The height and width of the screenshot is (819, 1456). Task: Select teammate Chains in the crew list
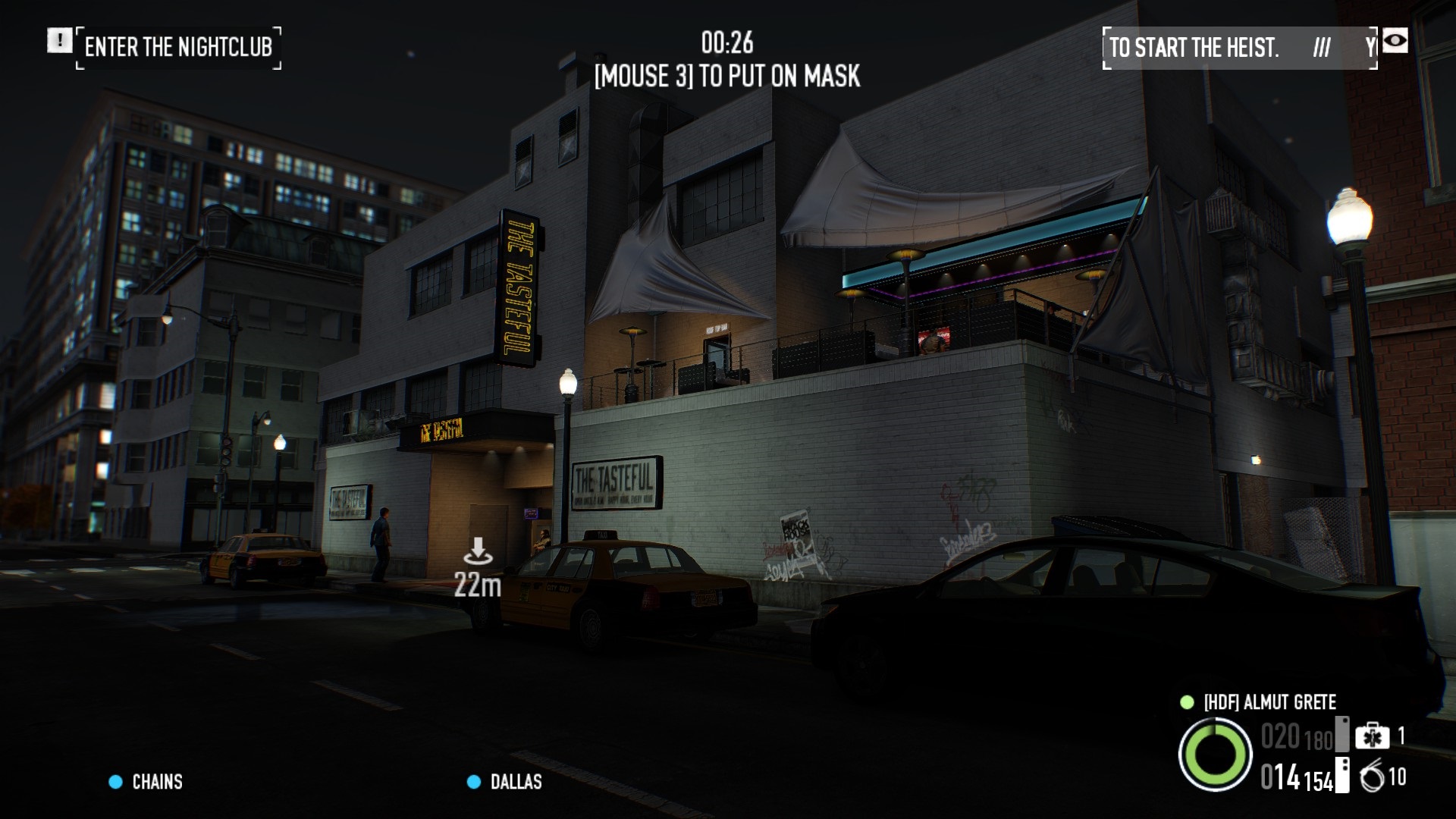[x=156, y=782]
